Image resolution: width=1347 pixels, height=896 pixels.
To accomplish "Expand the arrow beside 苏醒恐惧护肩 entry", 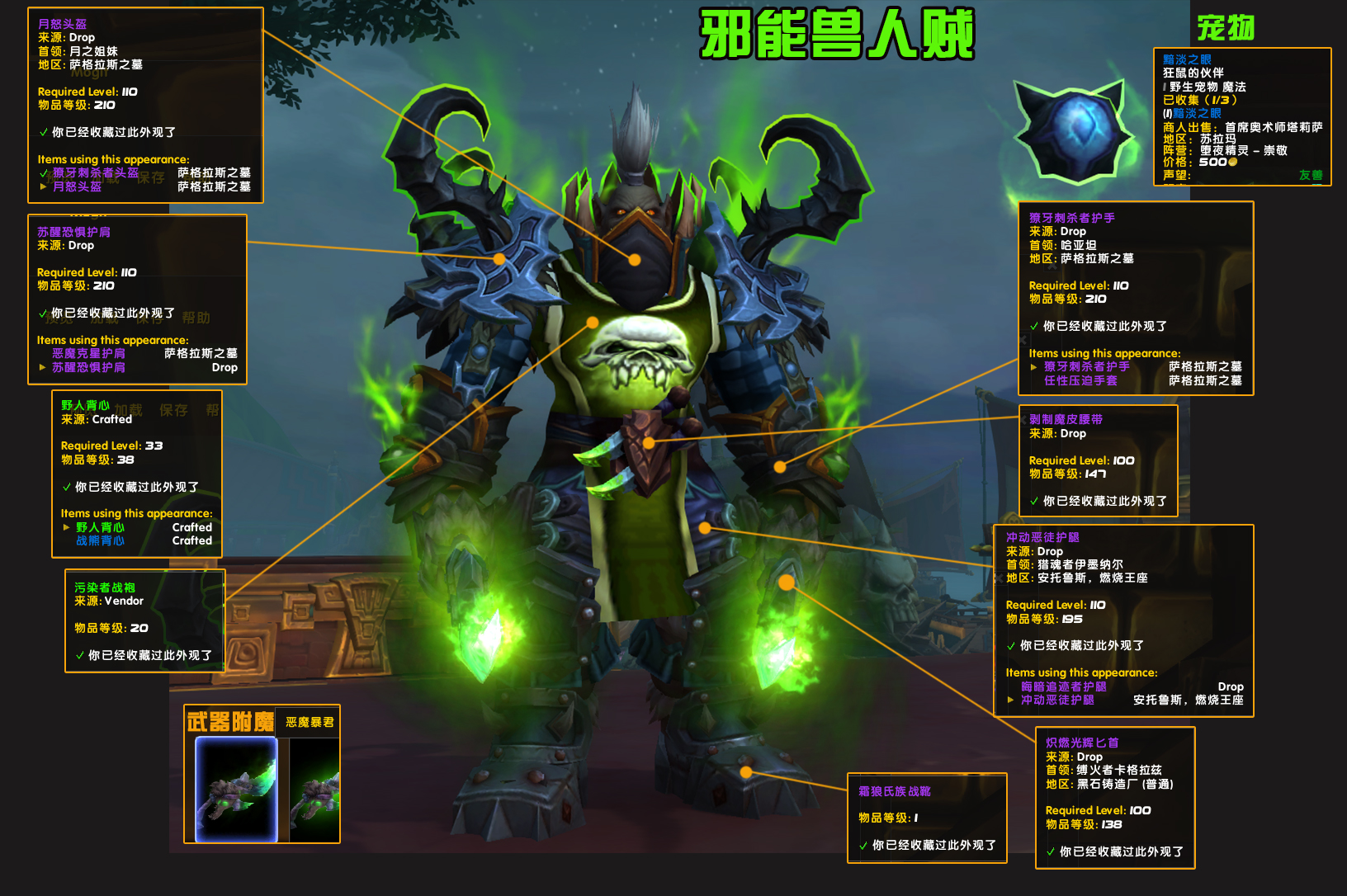I will point(44,367).
